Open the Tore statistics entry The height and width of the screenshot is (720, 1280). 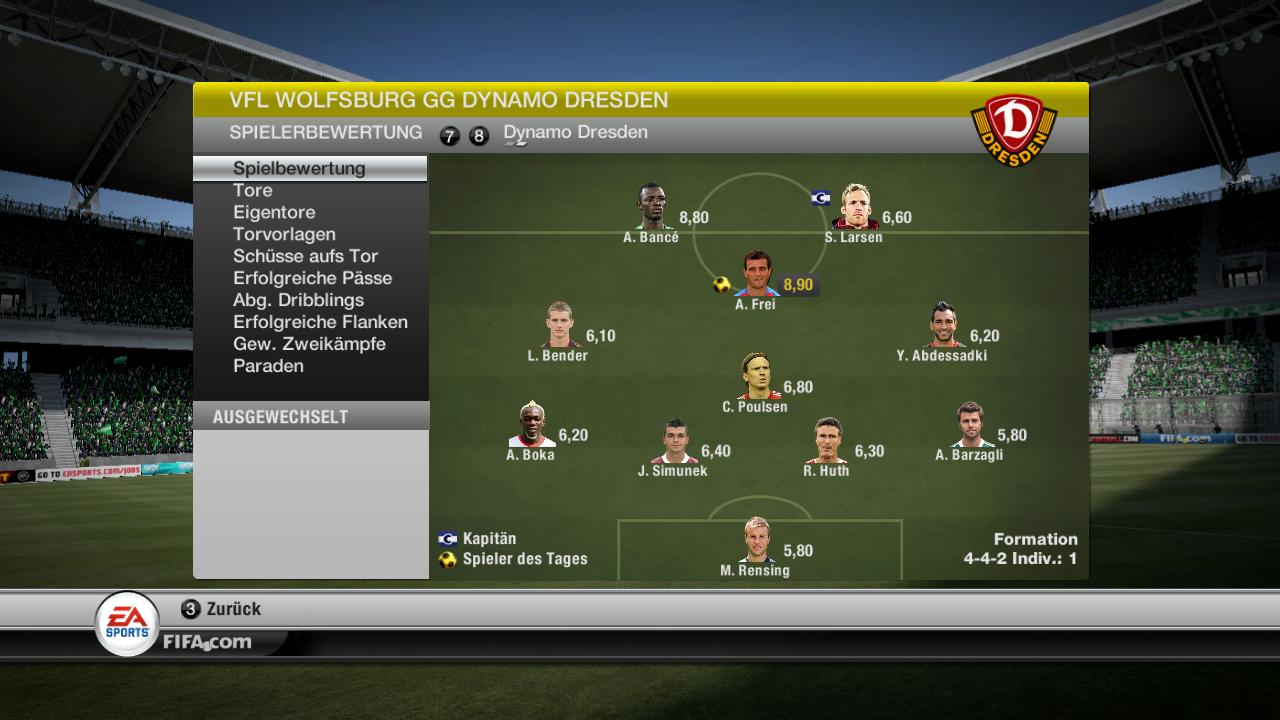click(x=253, y=190)
